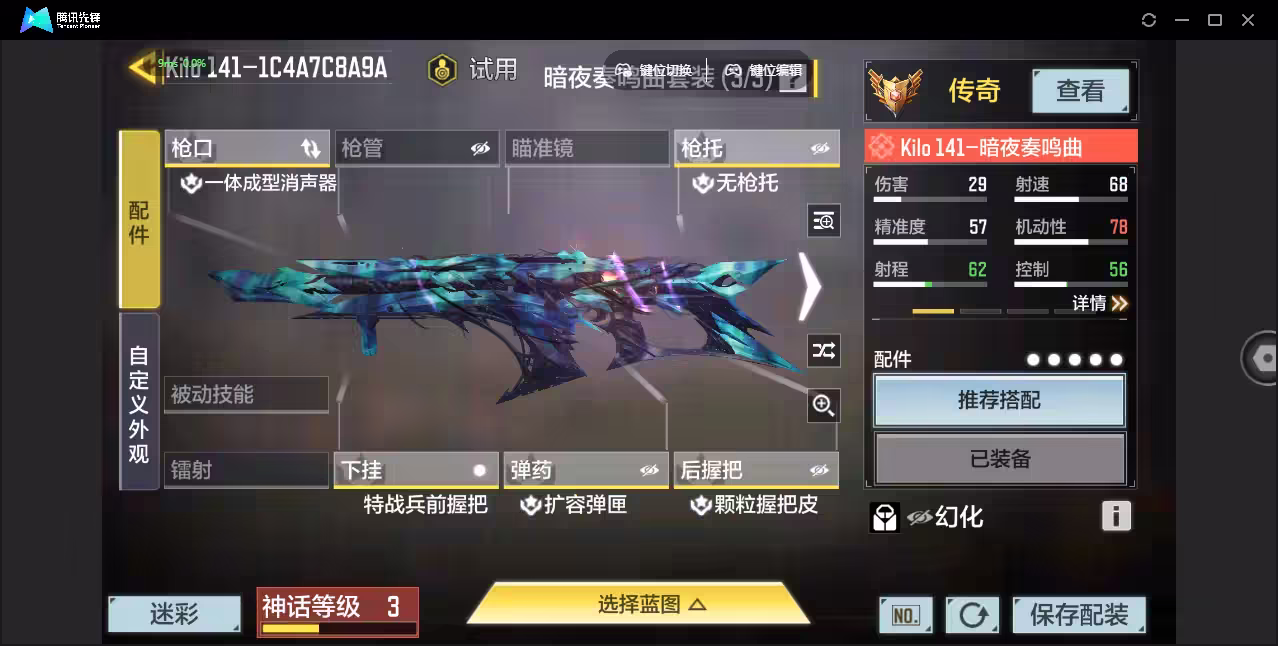Select the 瞄准镜 optic slot
The height and width of the screenshot is (646, 1278).
(x=586, y=149)
